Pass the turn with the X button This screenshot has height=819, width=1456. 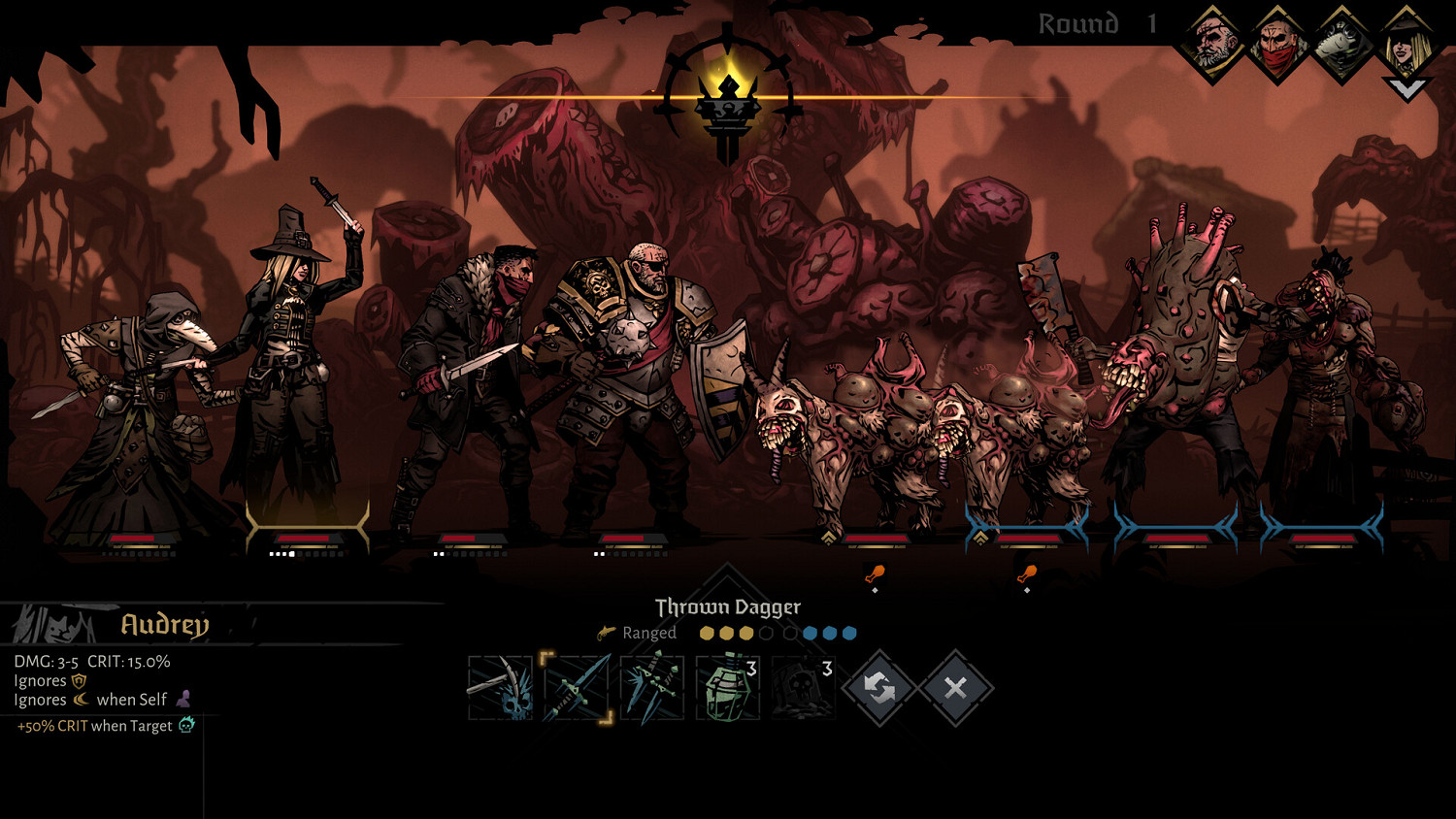click(x=955, y=688)
